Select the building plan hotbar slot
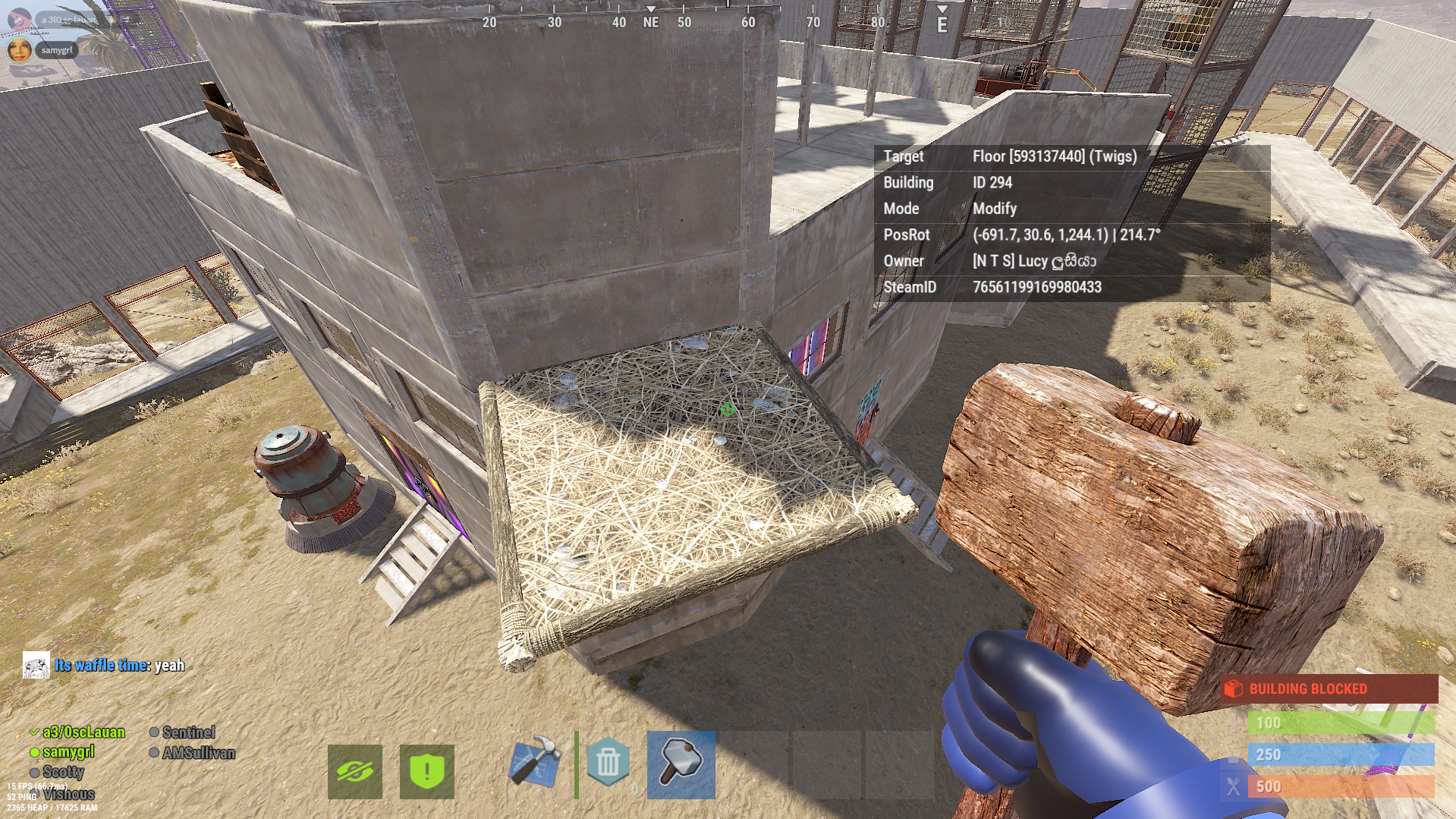This screenshot has height=819, width=1456. coord(536,761)
